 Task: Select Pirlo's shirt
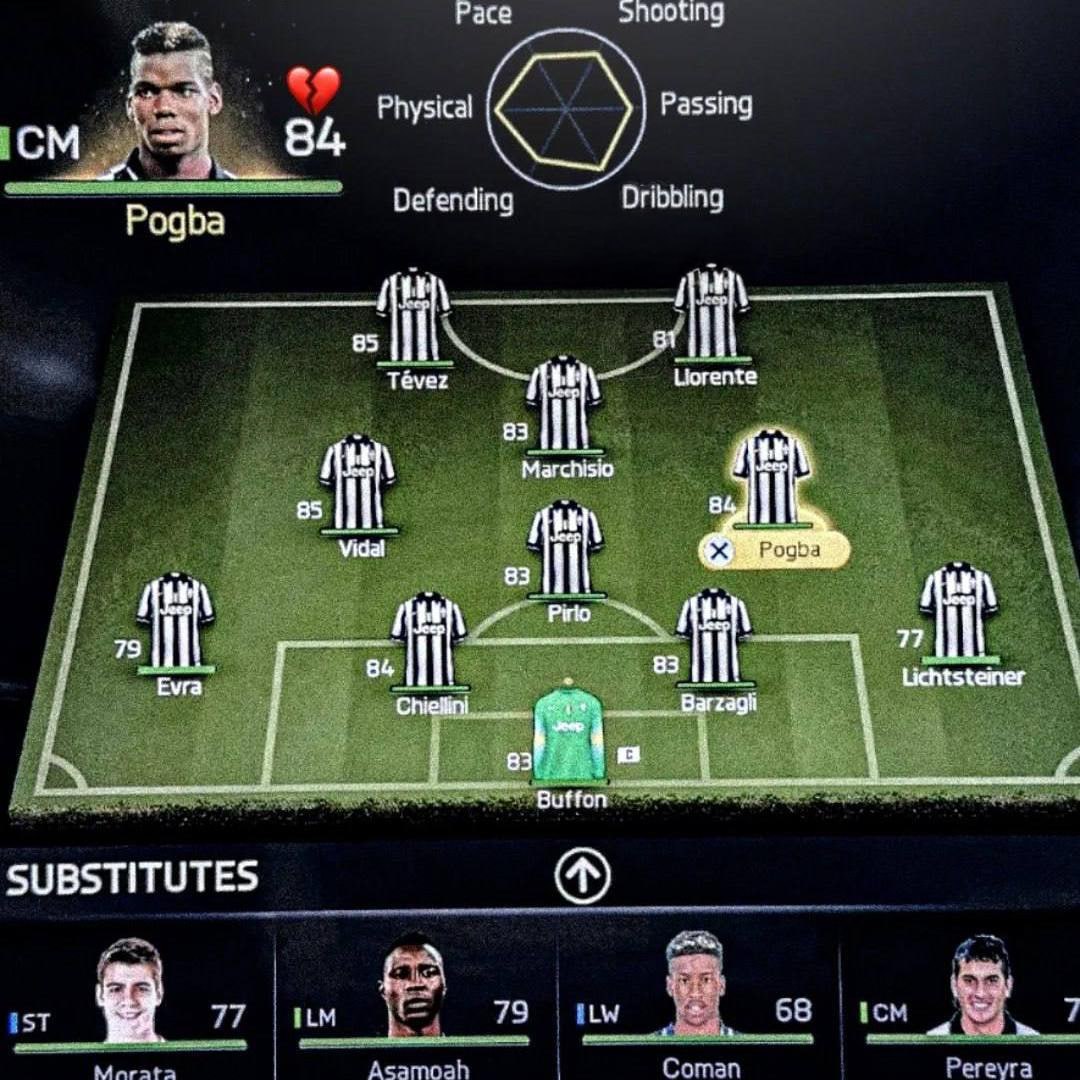(565, 549)
